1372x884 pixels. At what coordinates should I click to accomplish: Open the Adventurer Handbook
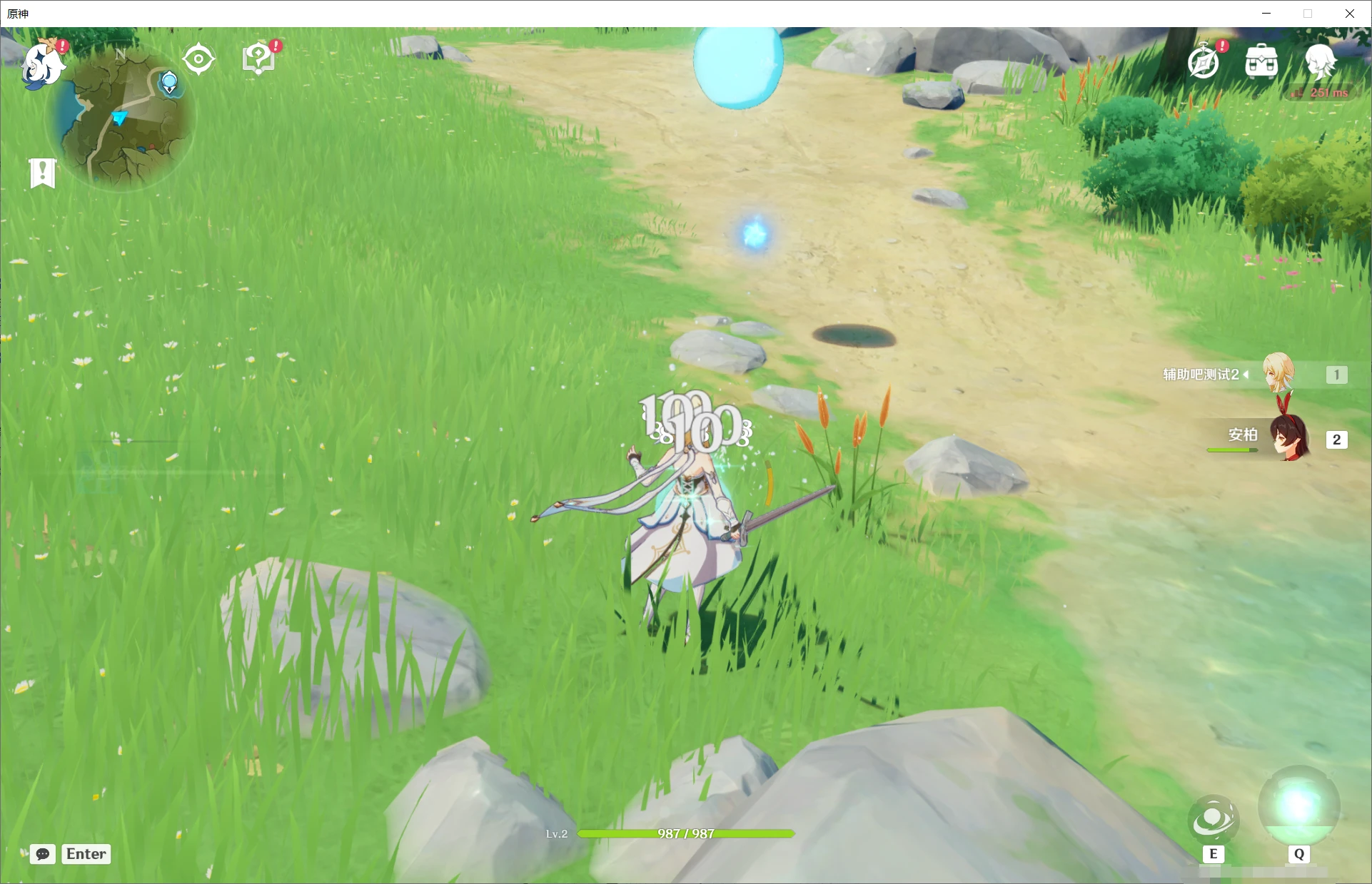[1203, 63]
